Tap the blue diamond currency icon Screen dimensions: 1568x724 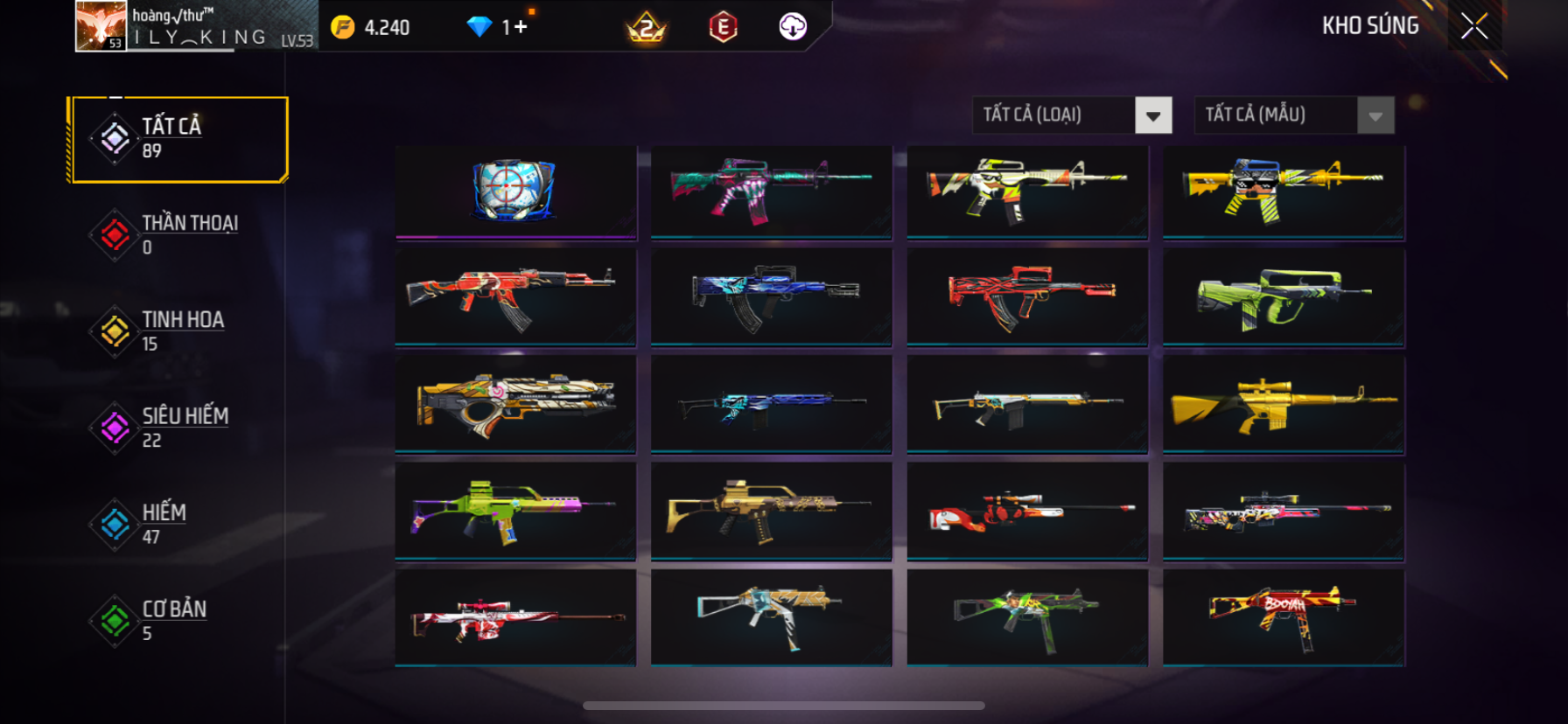click(x=479, y=27)
